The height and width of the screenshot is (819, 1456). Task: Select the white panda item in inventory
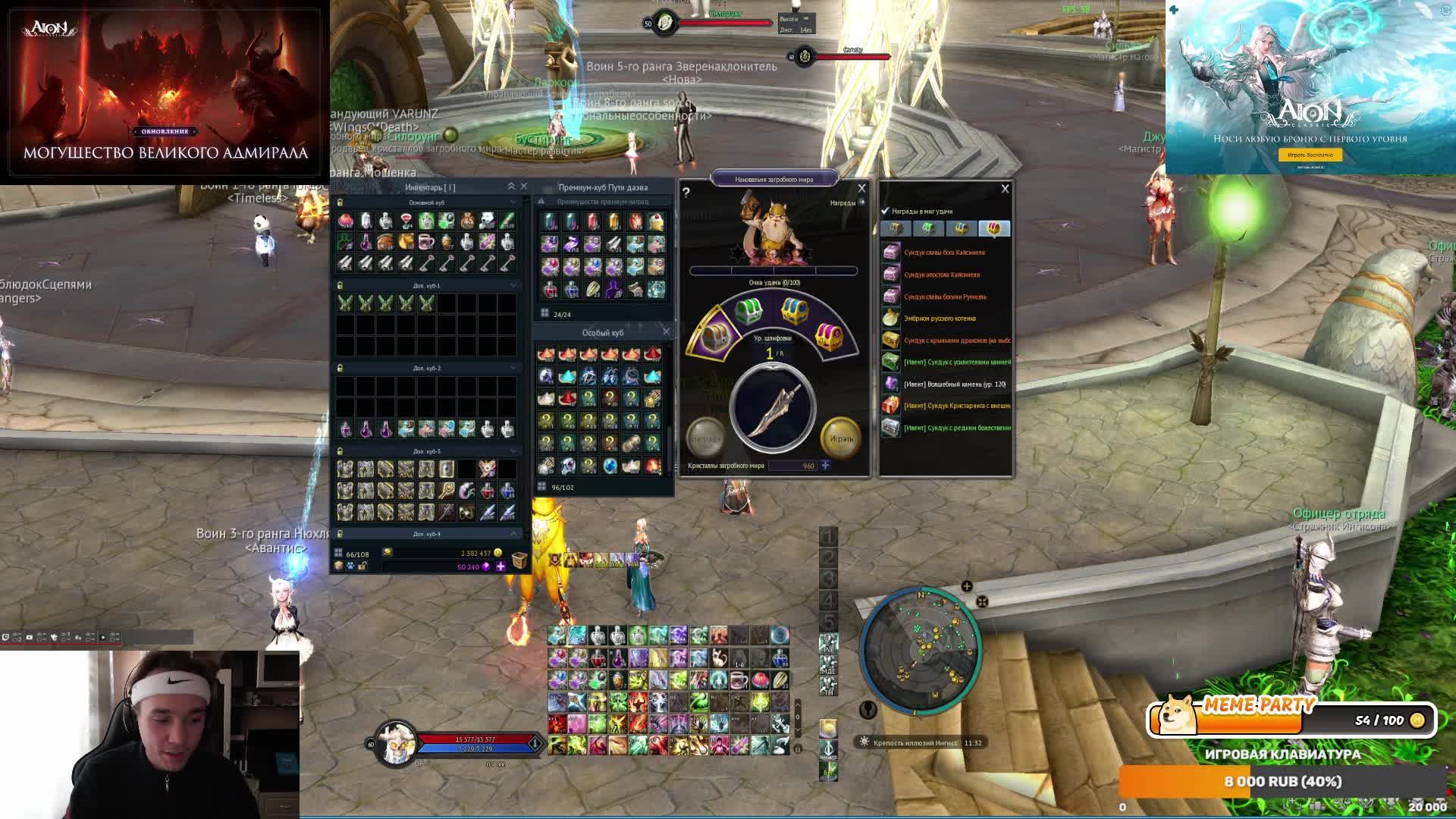[x=487, y=221]
